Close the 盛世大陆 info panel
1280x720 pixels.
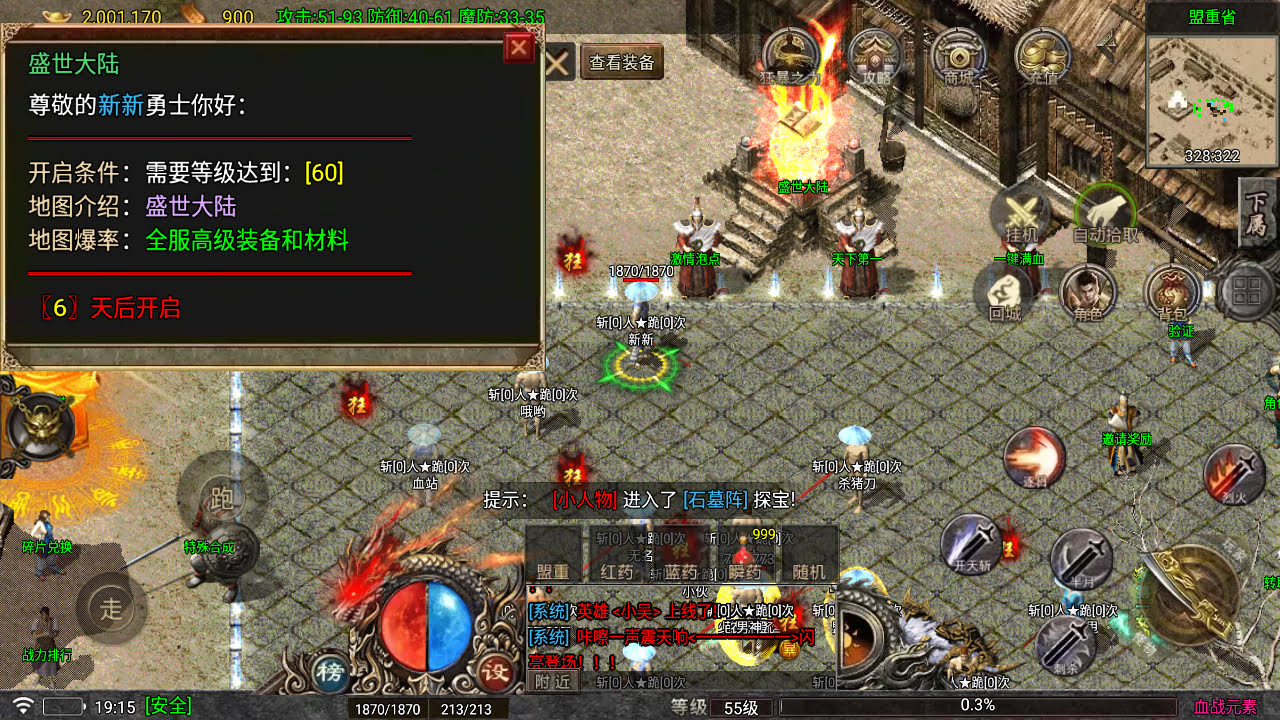coord(519,48)
